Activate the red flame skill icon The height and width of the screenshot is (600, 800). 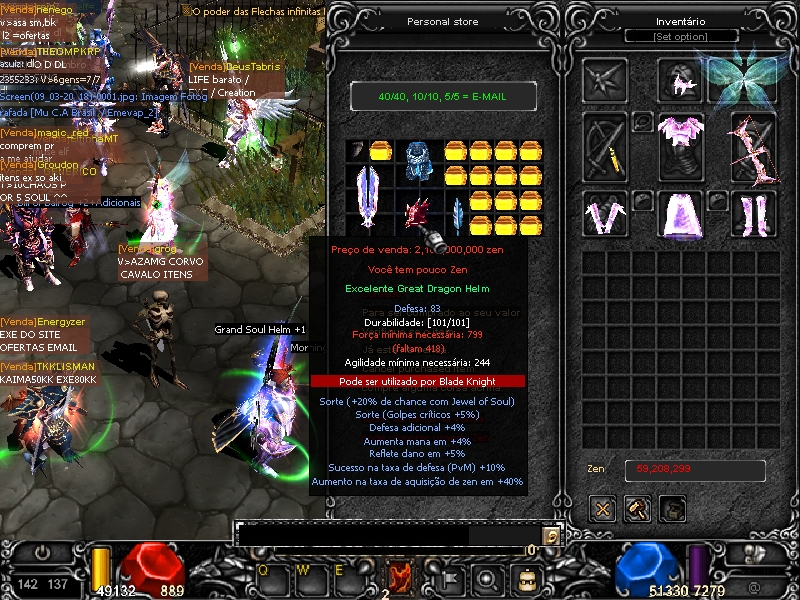click(x=401, y=577)
